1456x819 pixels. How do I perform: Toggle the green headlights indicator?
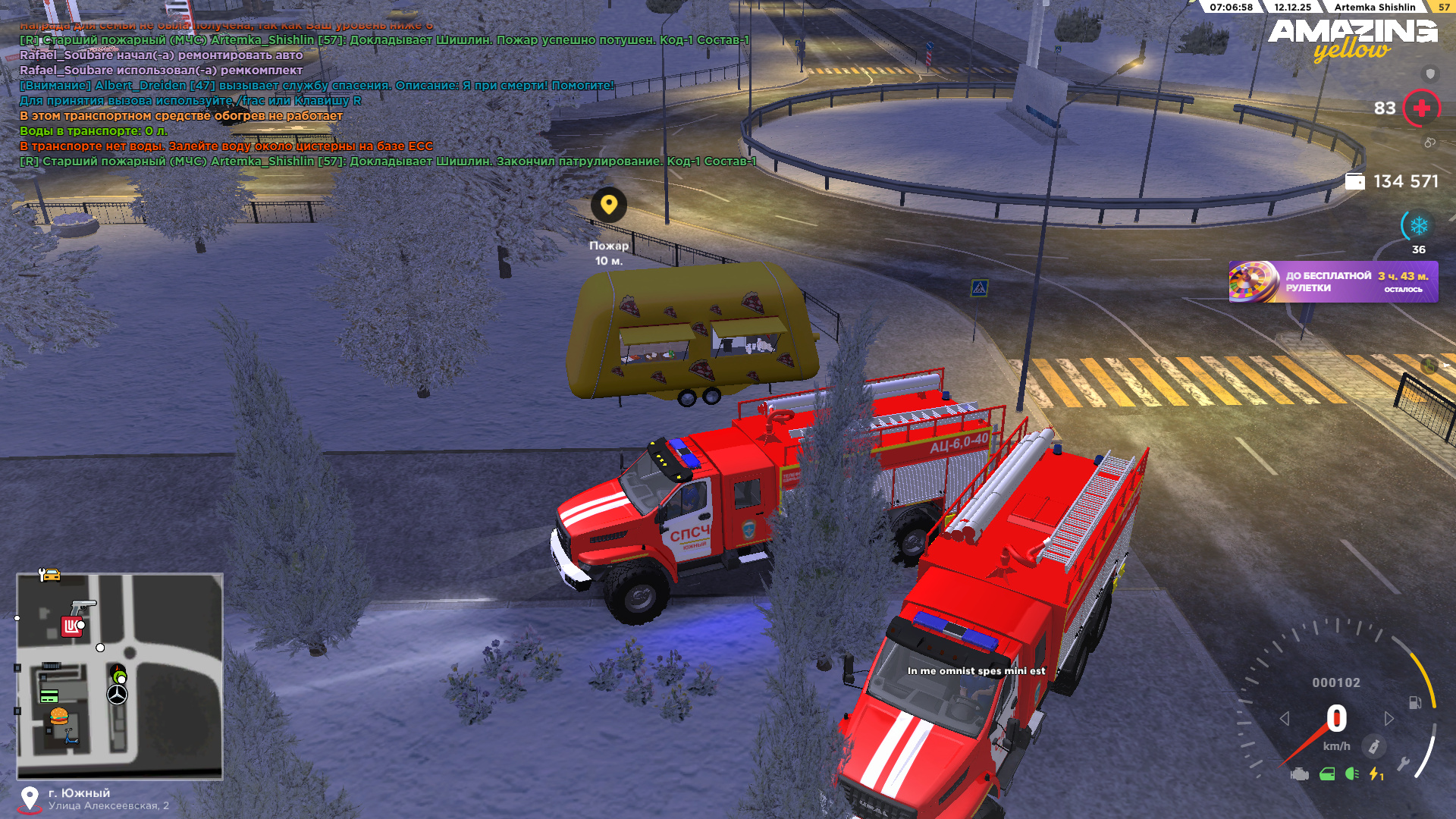pyautogui.click(x=1351, y=773)
